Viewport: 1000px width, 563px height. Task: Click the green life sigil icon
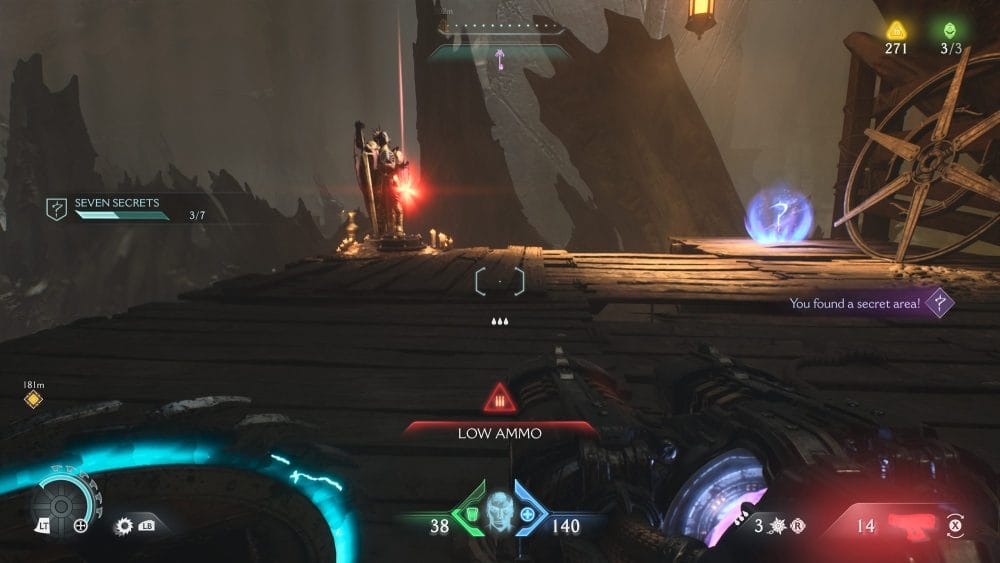[949, 30]
